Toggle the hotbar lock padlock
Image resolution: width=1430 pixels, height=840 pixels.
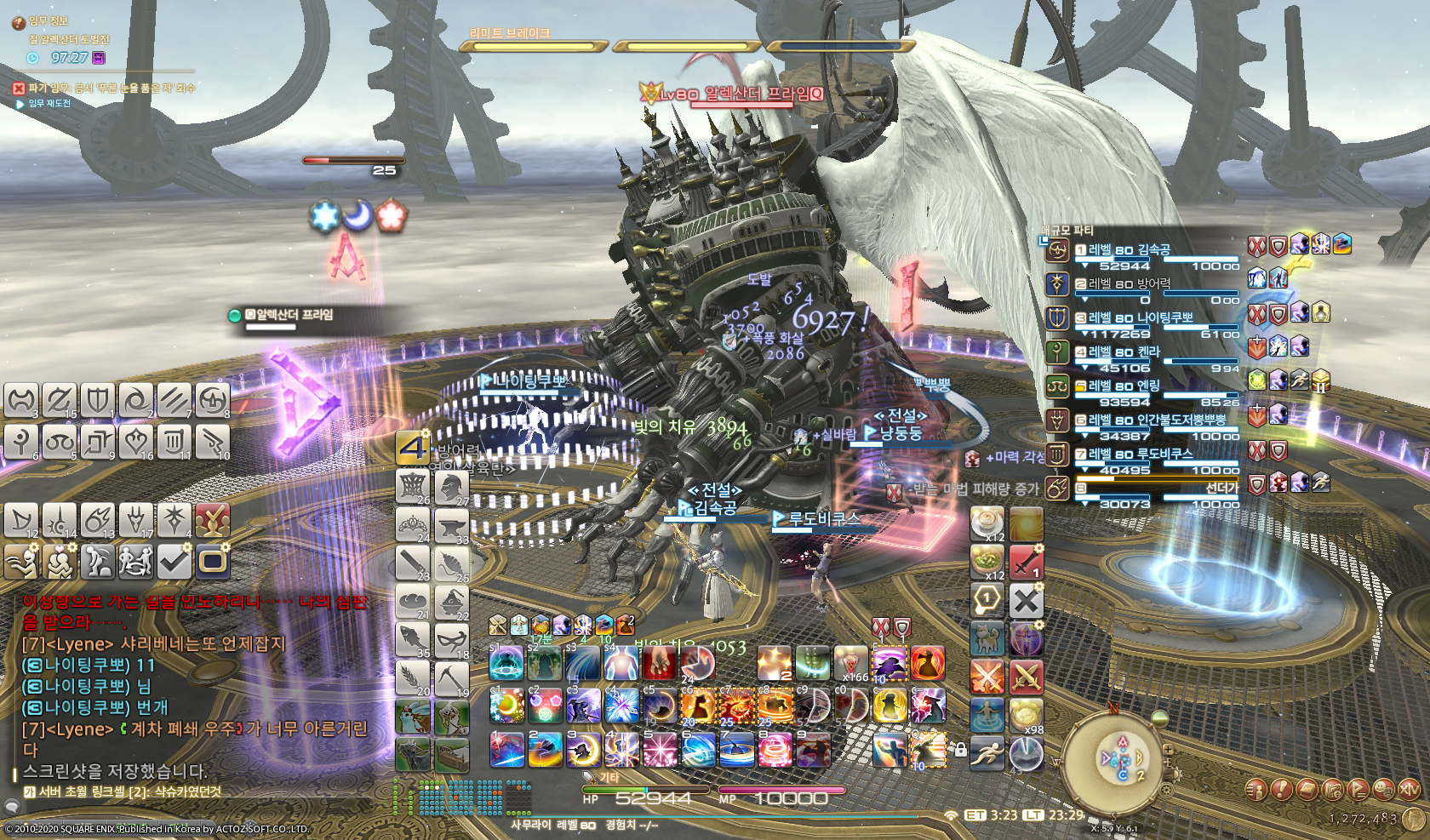coord(963,750)
